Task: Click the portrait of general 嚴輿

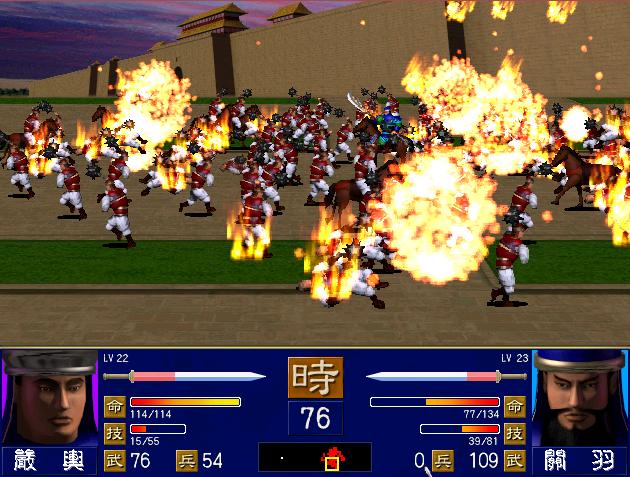Action: click(x=48, y=398)
